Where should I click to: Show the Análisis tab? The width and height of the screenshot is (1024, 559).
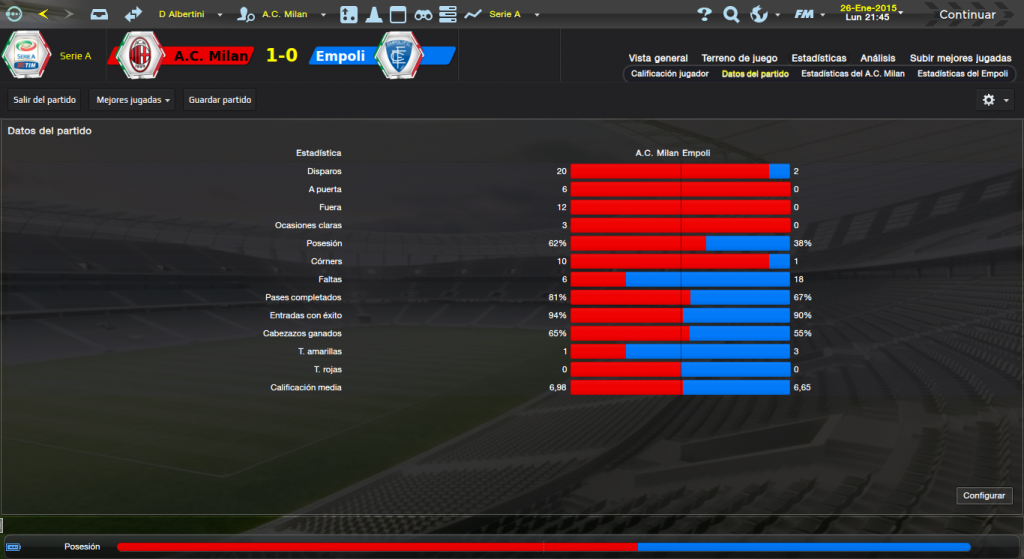877,58
